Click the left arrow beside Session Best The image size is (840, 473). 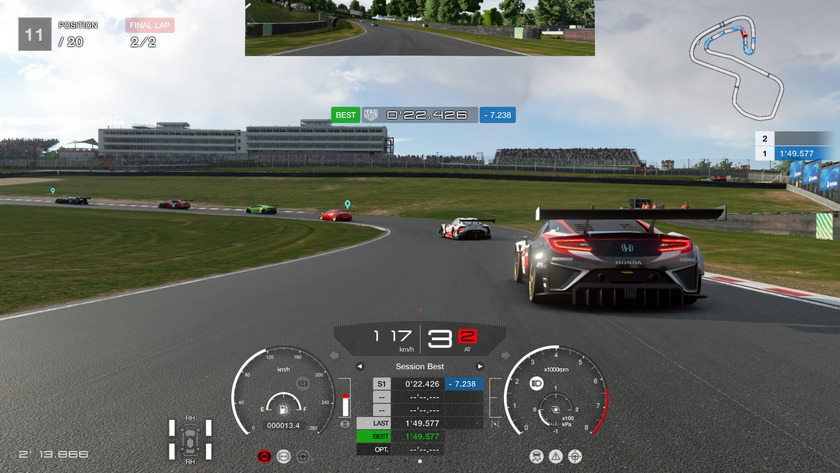(360, 366)
